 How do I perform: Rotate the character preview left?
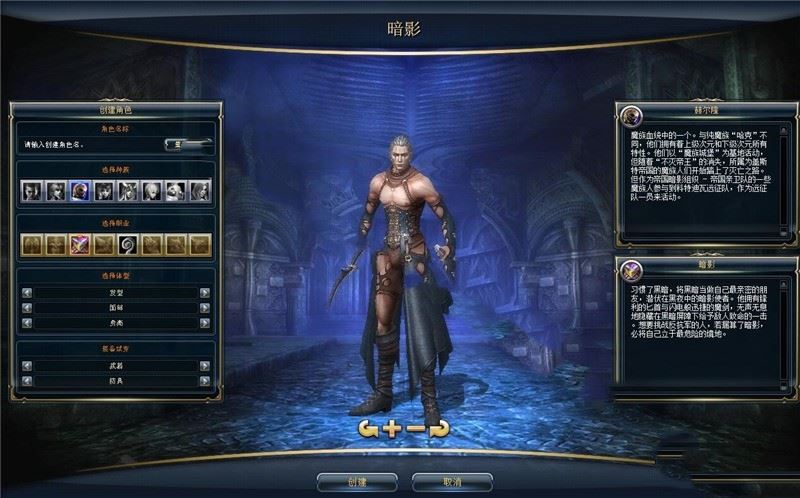click(368, 429)
